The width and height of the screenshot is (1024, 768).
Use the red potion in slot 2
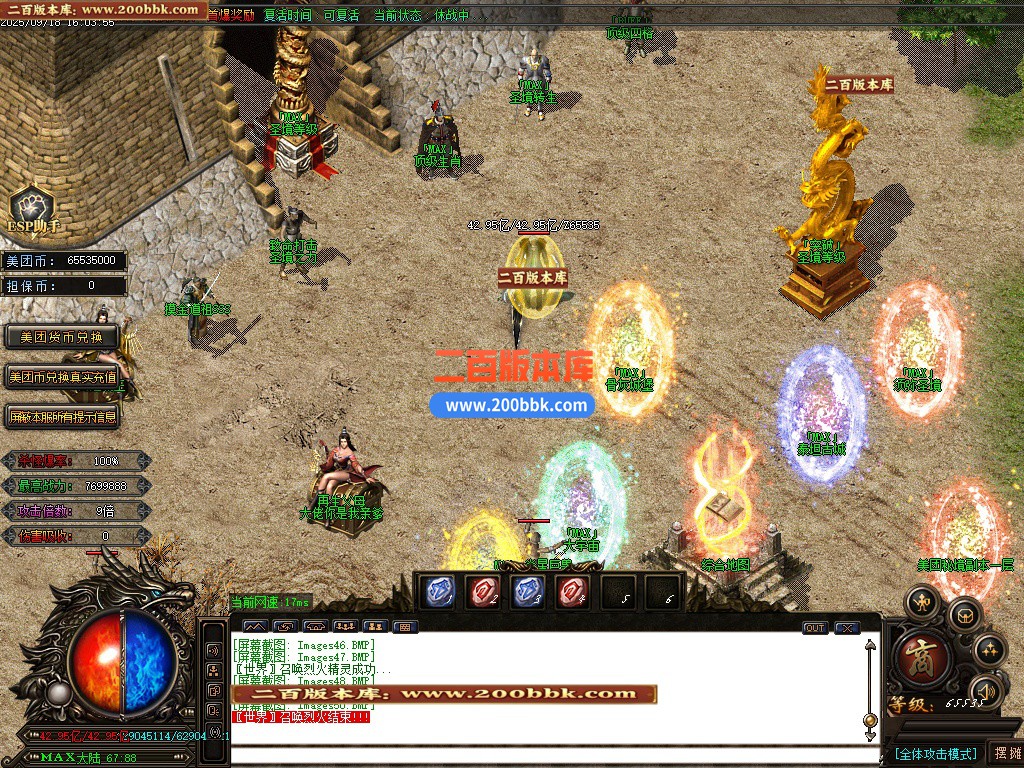coord(483,592)
